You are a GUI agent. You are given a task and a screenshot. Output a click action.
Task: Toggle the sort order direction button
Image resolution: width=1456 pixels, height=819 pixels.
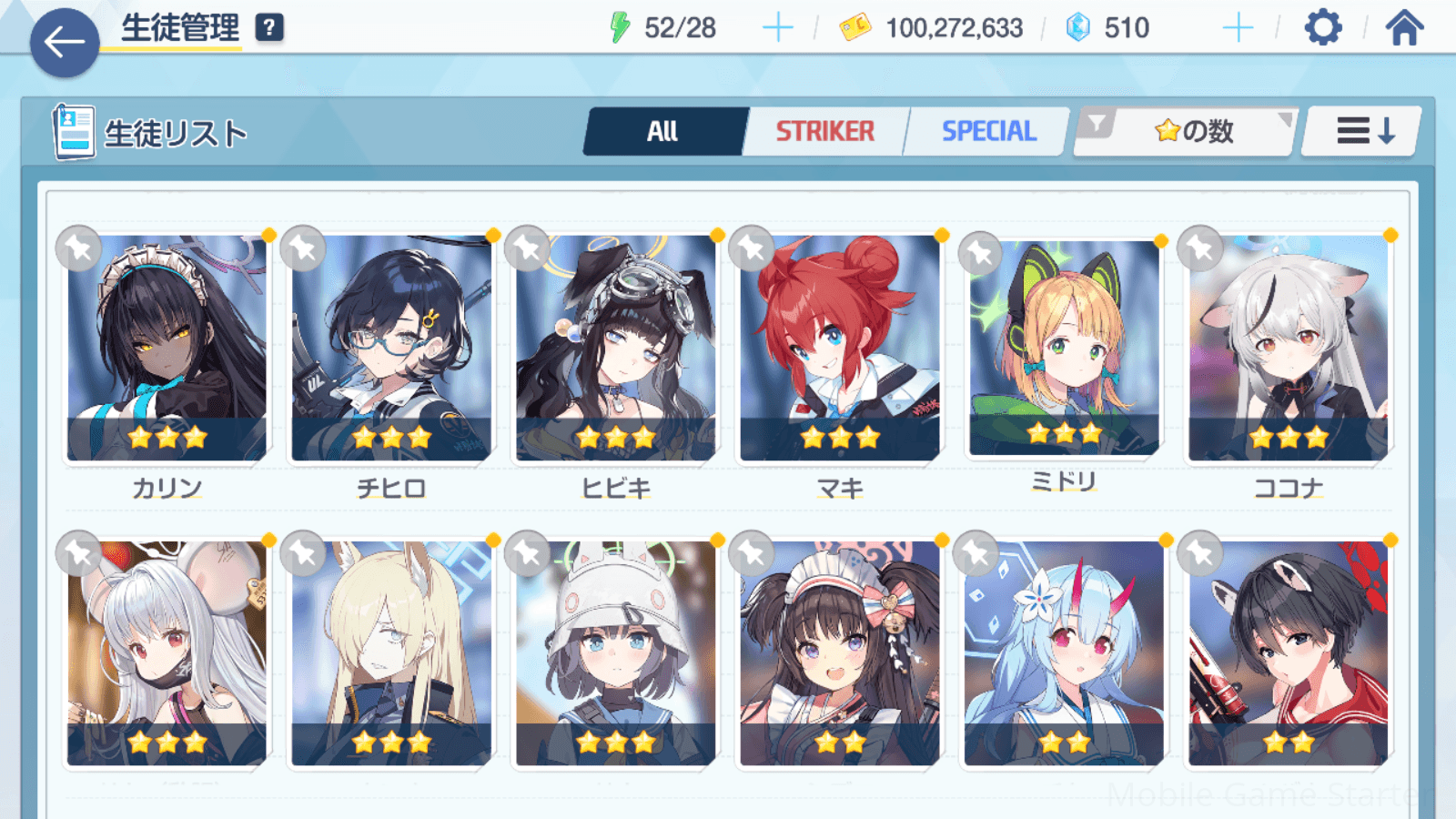coord(1363,132)
